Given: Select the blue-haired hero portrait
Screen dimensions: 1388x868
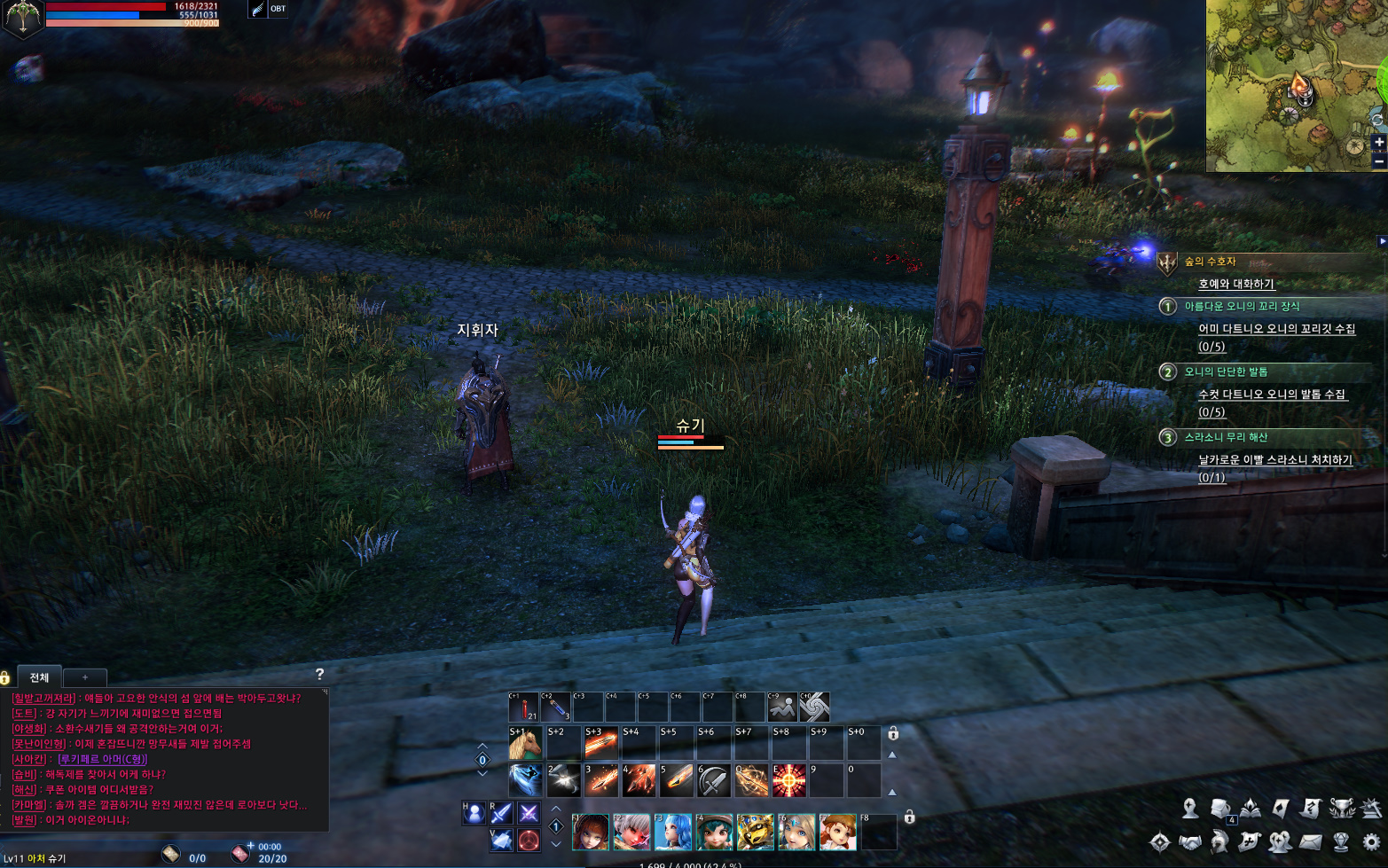Looking at the screenshot, I should 672,833.
